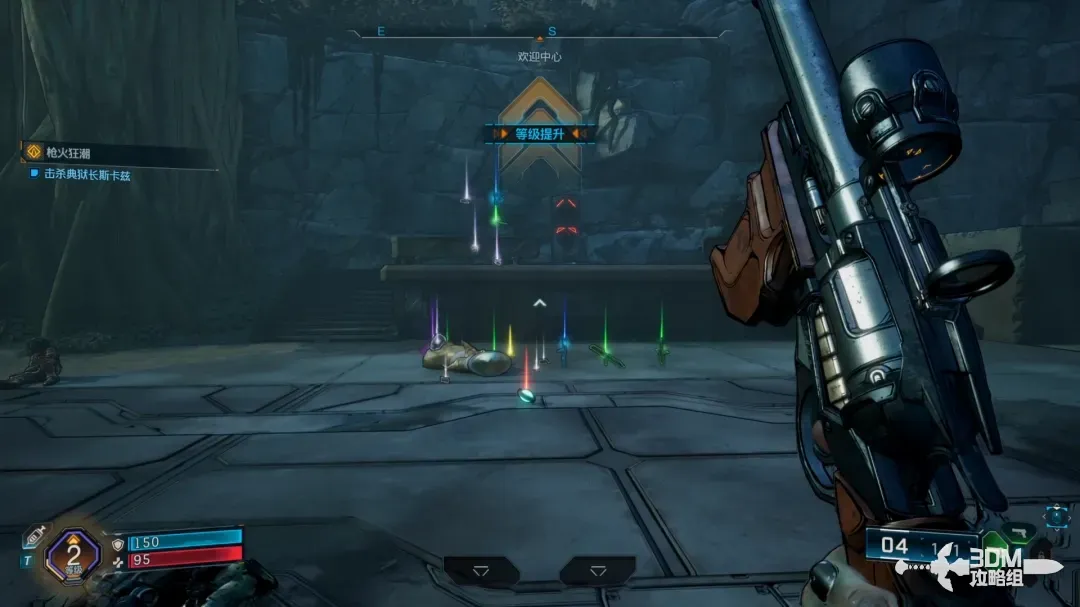Click the 等级提升 level-up banner
This screenshot has height=607, width=1080.
point(540,133)
